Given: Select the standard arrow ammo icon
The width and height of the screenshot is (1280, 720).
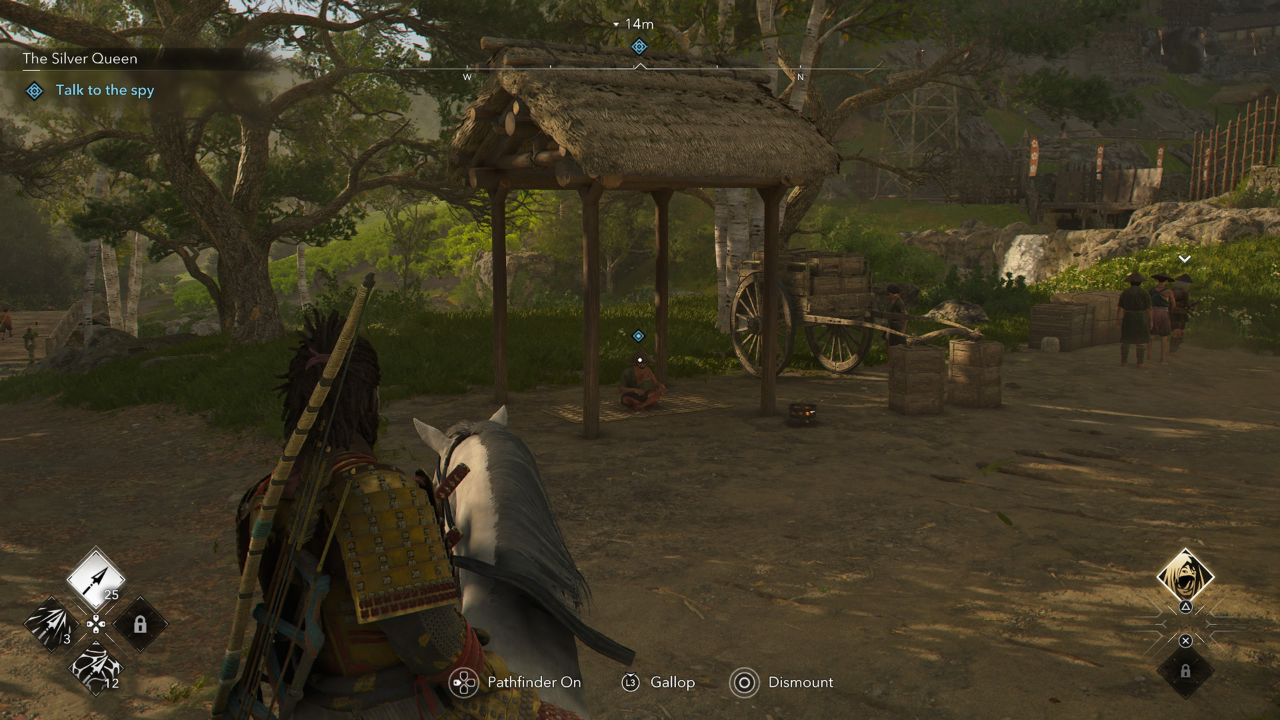Looking at the screenshot, I should pos(95,577).
